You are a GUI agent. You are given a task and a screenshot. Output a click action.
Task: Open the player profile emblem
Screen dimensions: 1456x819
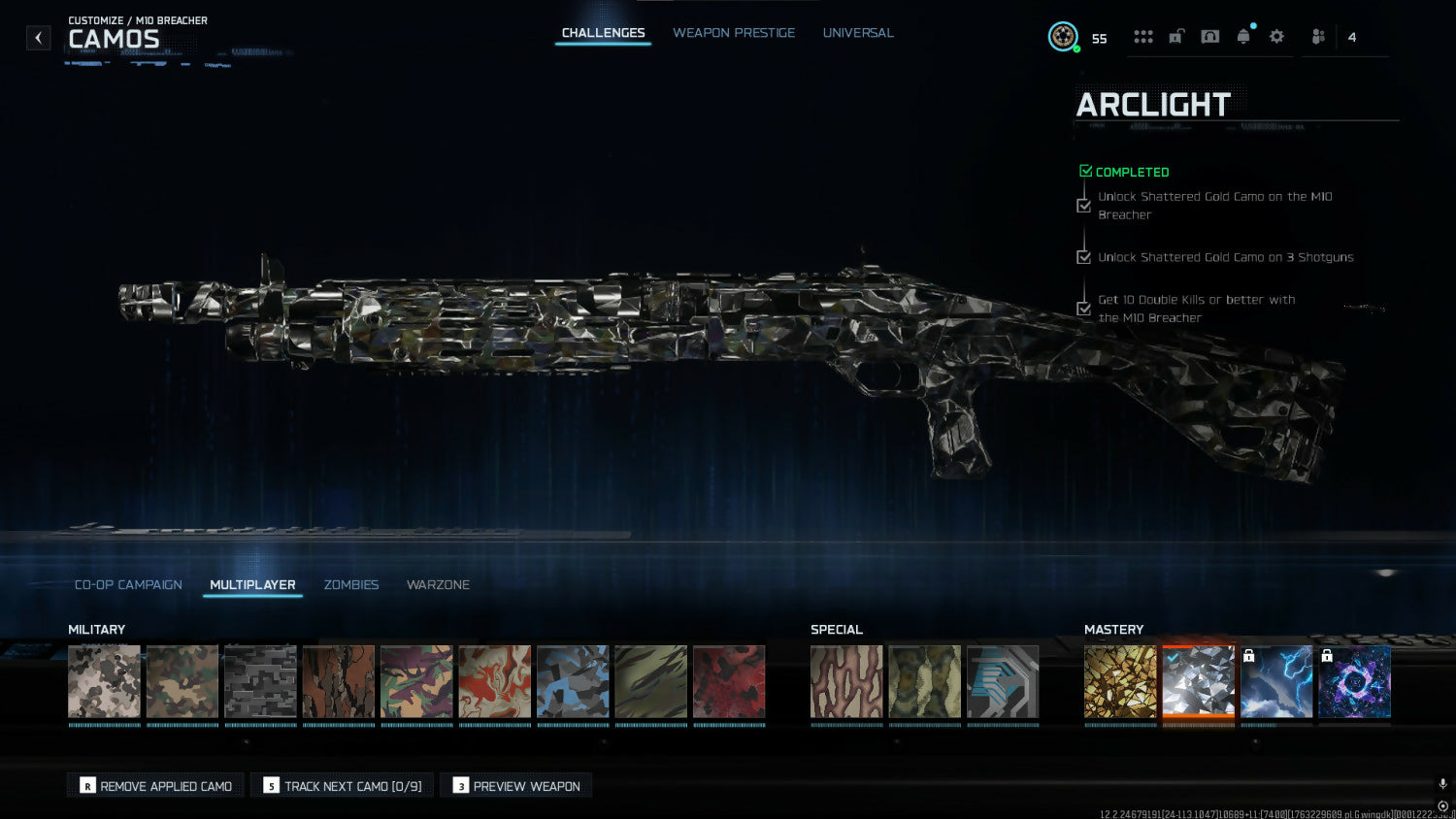pyautogui.click(x=1064, y=37)
